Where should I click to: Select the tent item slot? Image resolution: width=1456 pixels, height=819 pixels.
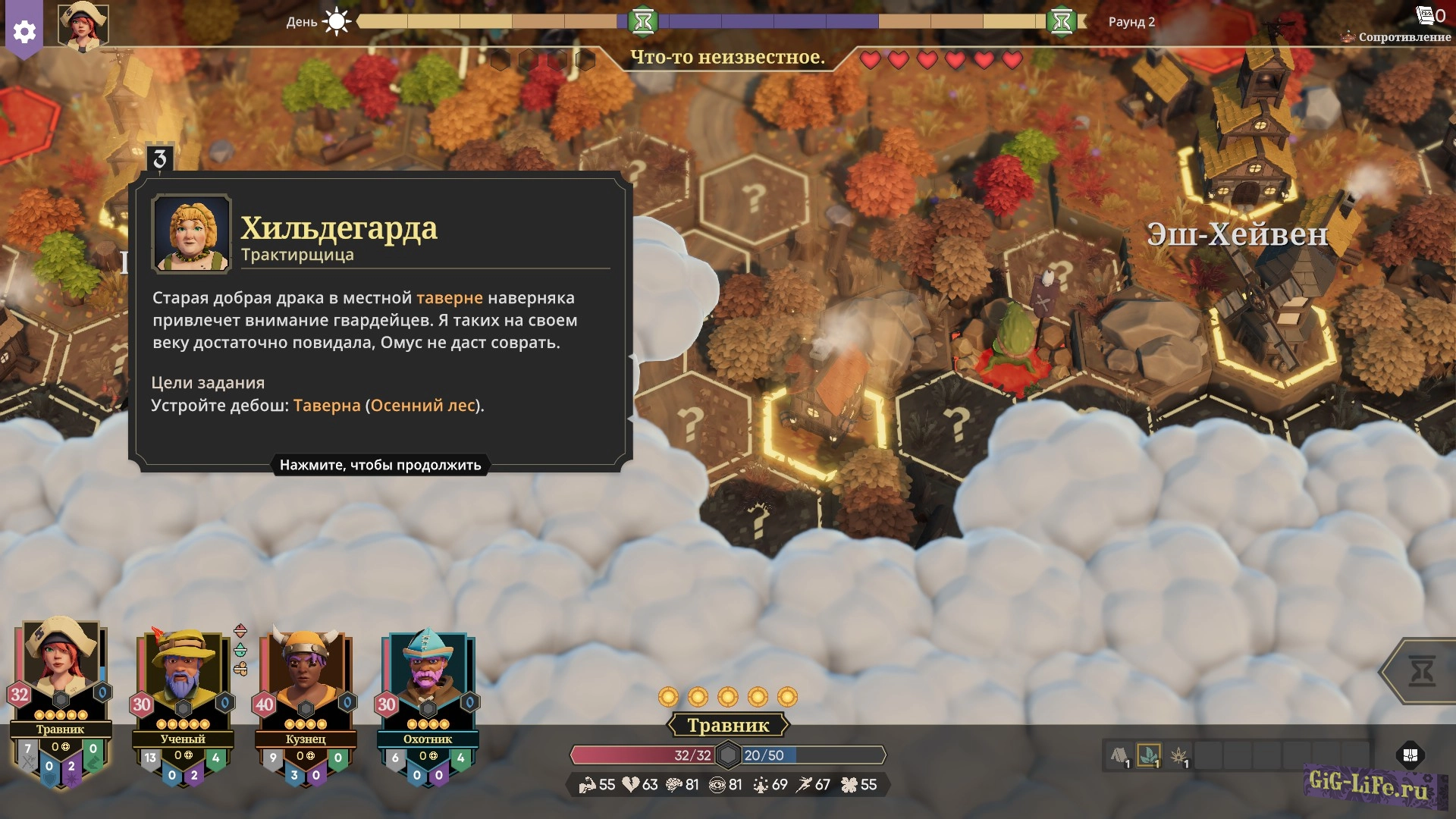pyautogui.click(x=1119, y=755)
